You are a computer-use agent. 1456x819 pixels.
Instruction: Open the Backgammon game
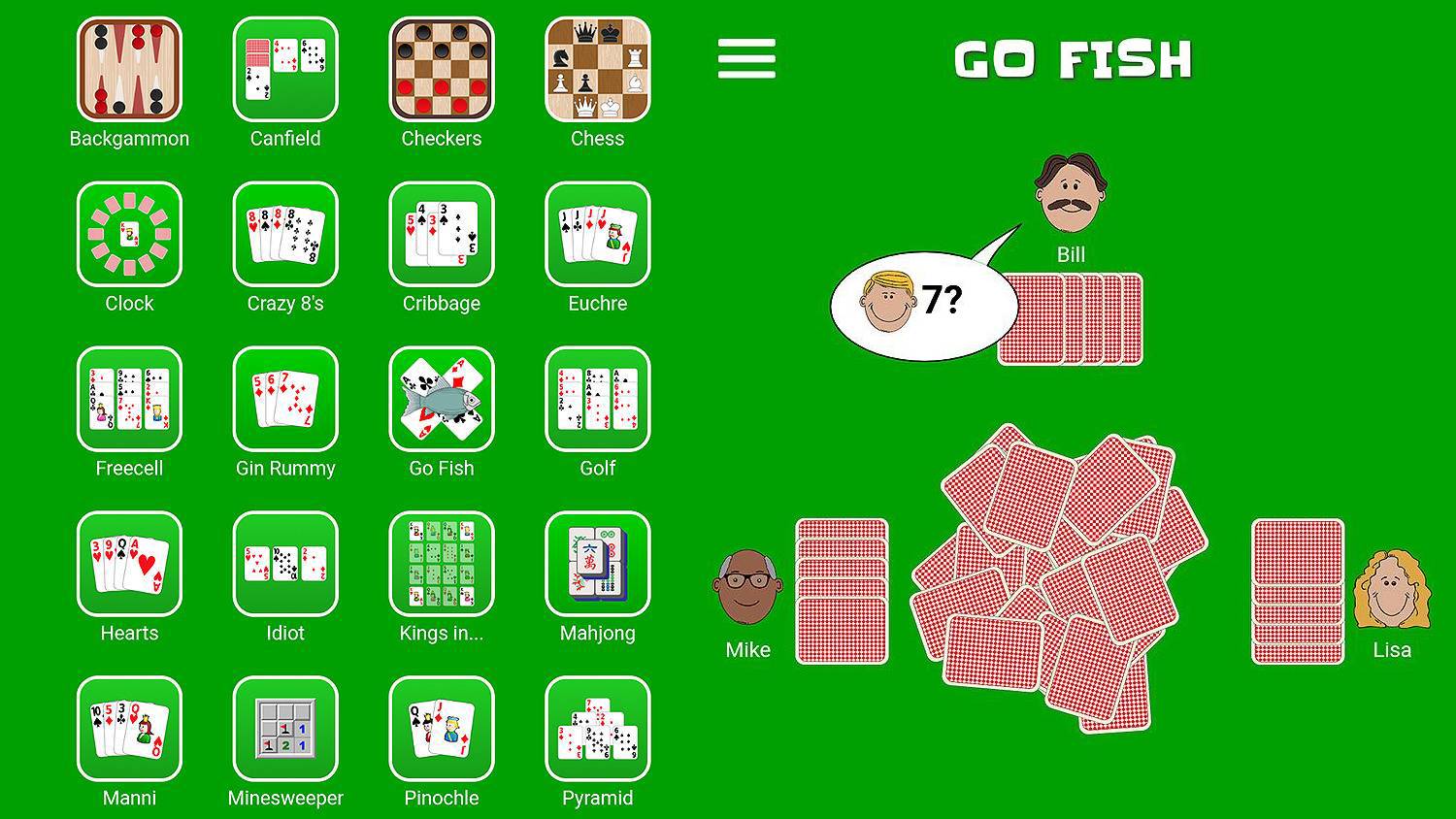click(129, 68)
